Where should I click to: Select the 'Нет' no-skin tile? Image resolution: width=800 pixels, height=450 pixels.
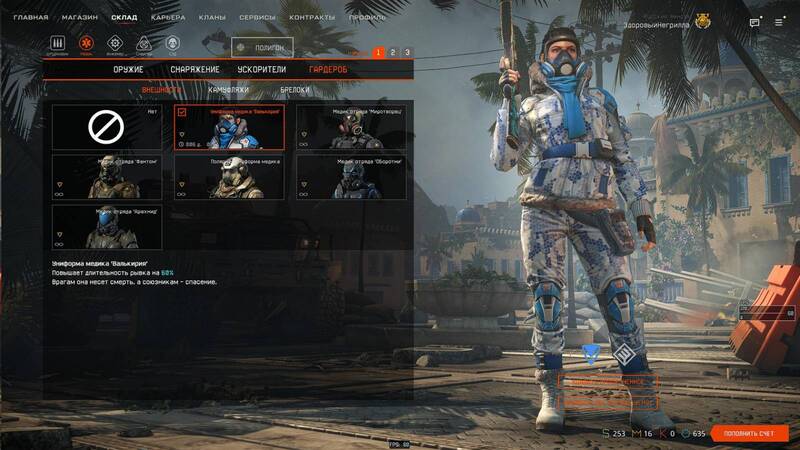105,127
